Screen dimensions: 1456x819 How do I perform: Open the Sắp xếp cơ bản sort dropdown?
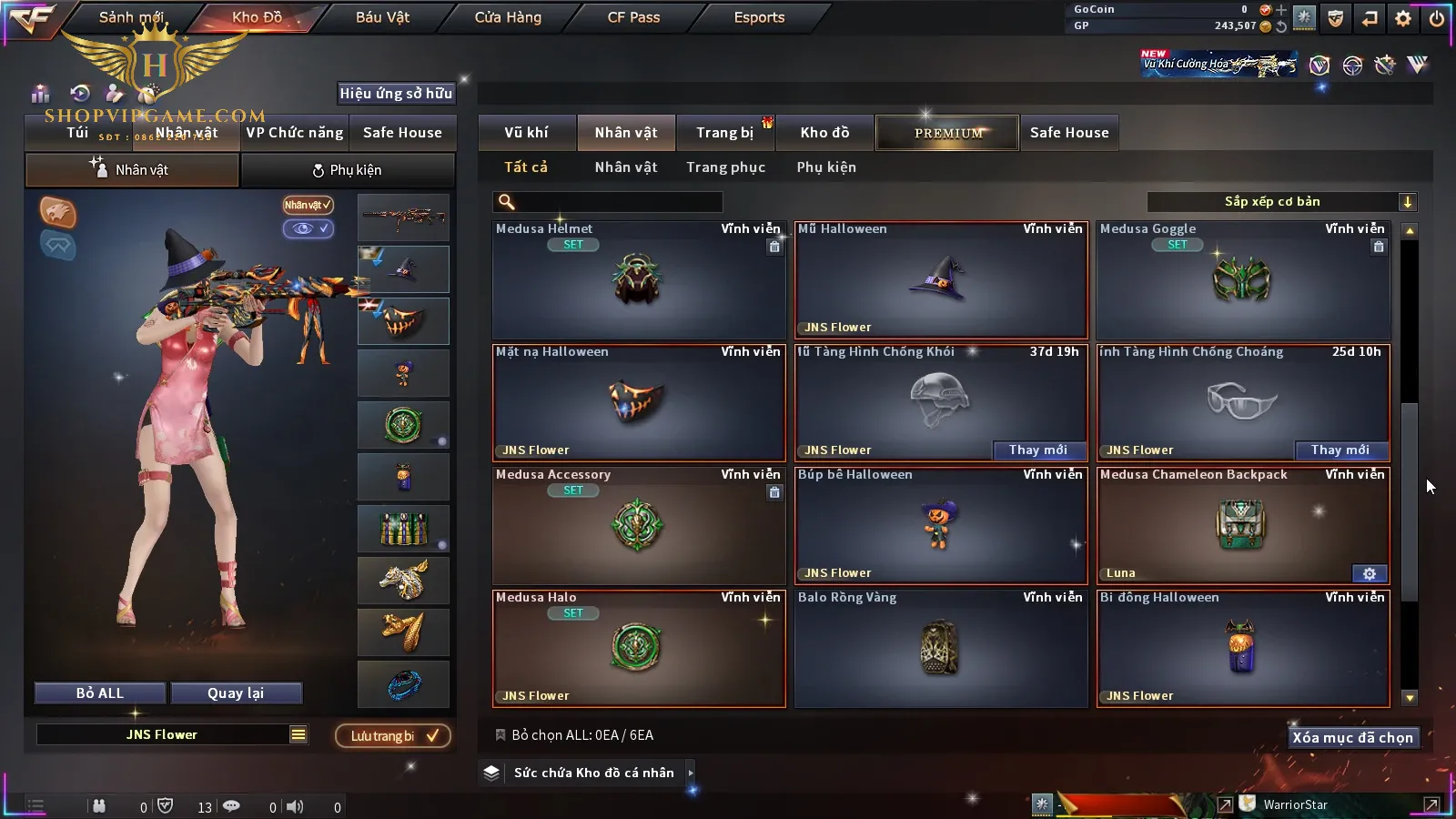tap(1281, 202)
